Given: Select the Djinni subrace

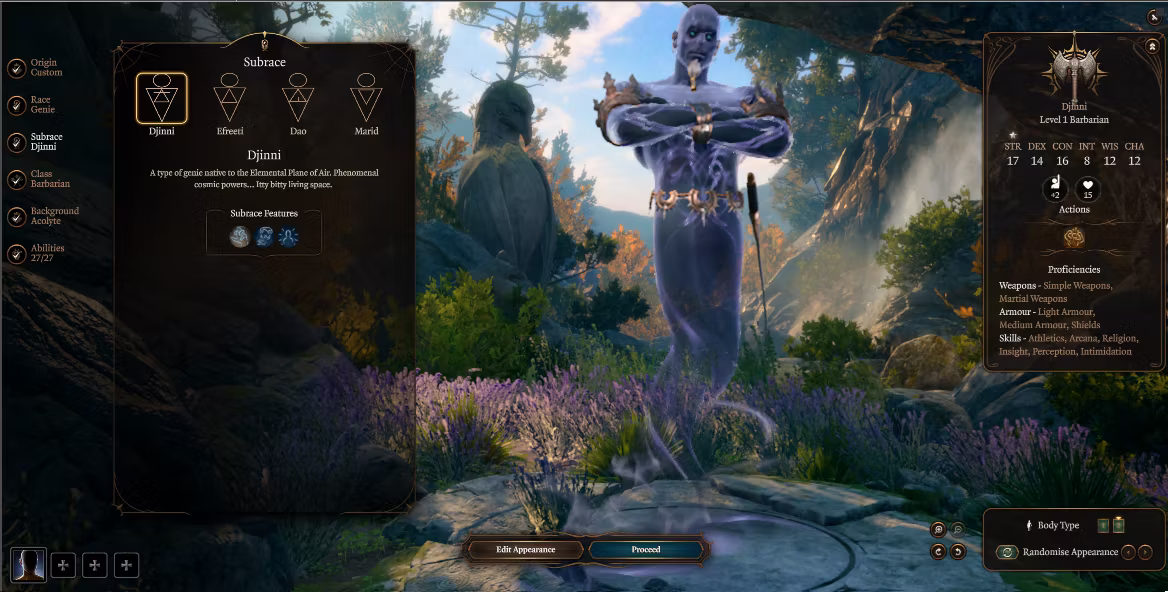Looking at the screenshot, I should pyautogui.click(x=161, y=99).
